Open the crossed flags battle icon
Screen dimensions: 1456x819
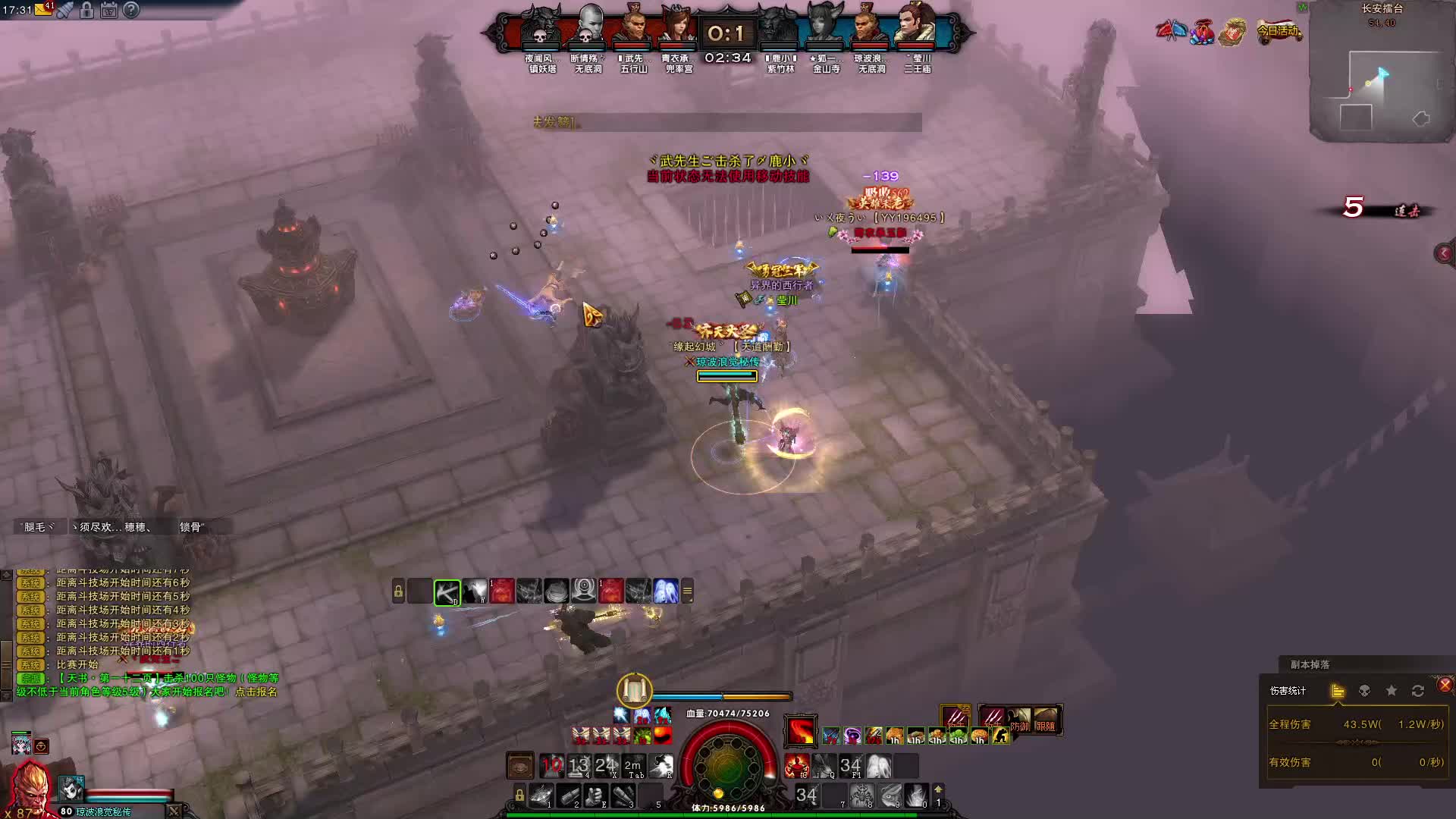pyautogui.click(x=1172, y=31)
